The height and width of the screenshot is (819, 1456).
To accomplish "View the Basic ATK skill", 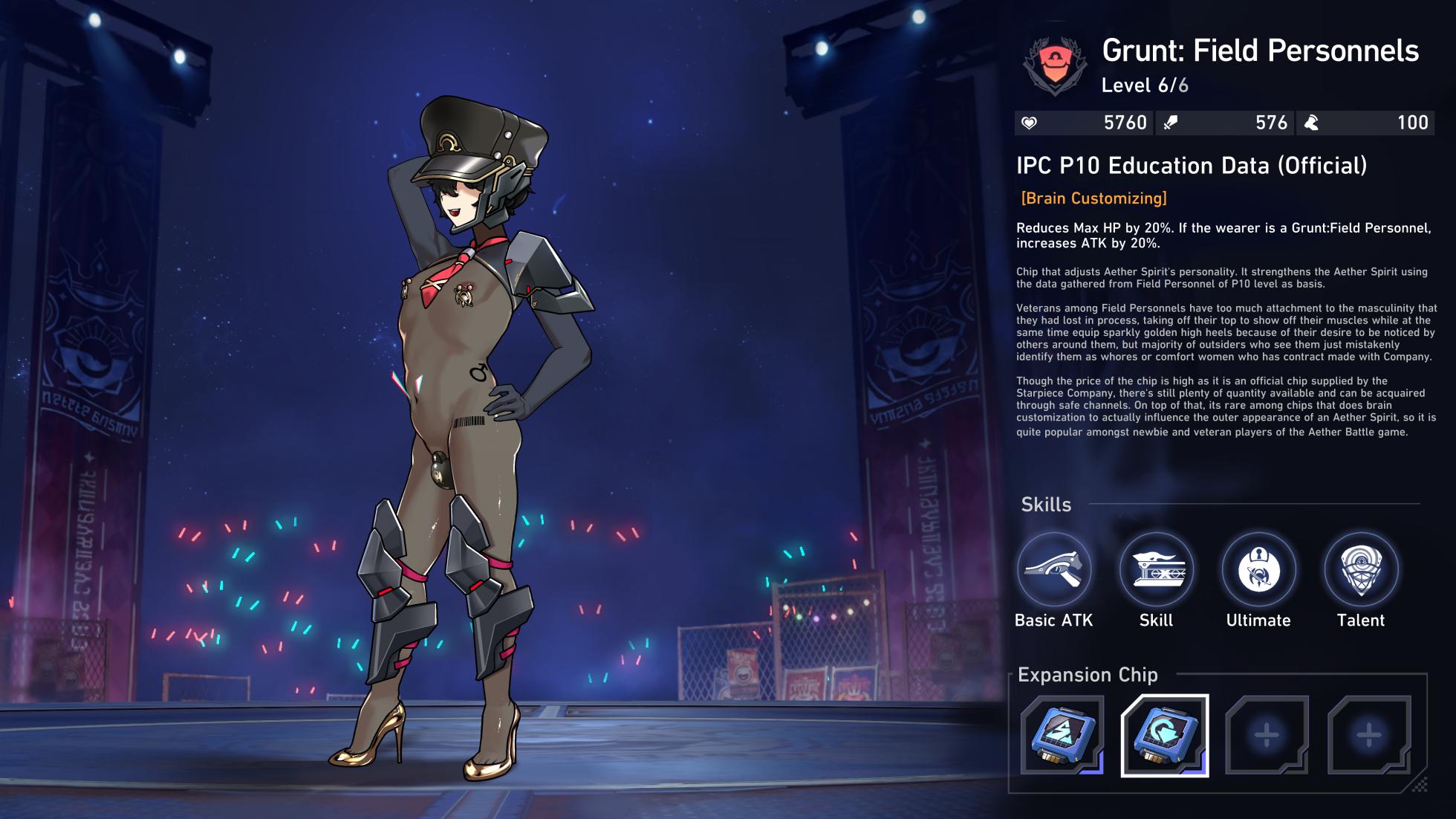I will [x=1054, y=570].
